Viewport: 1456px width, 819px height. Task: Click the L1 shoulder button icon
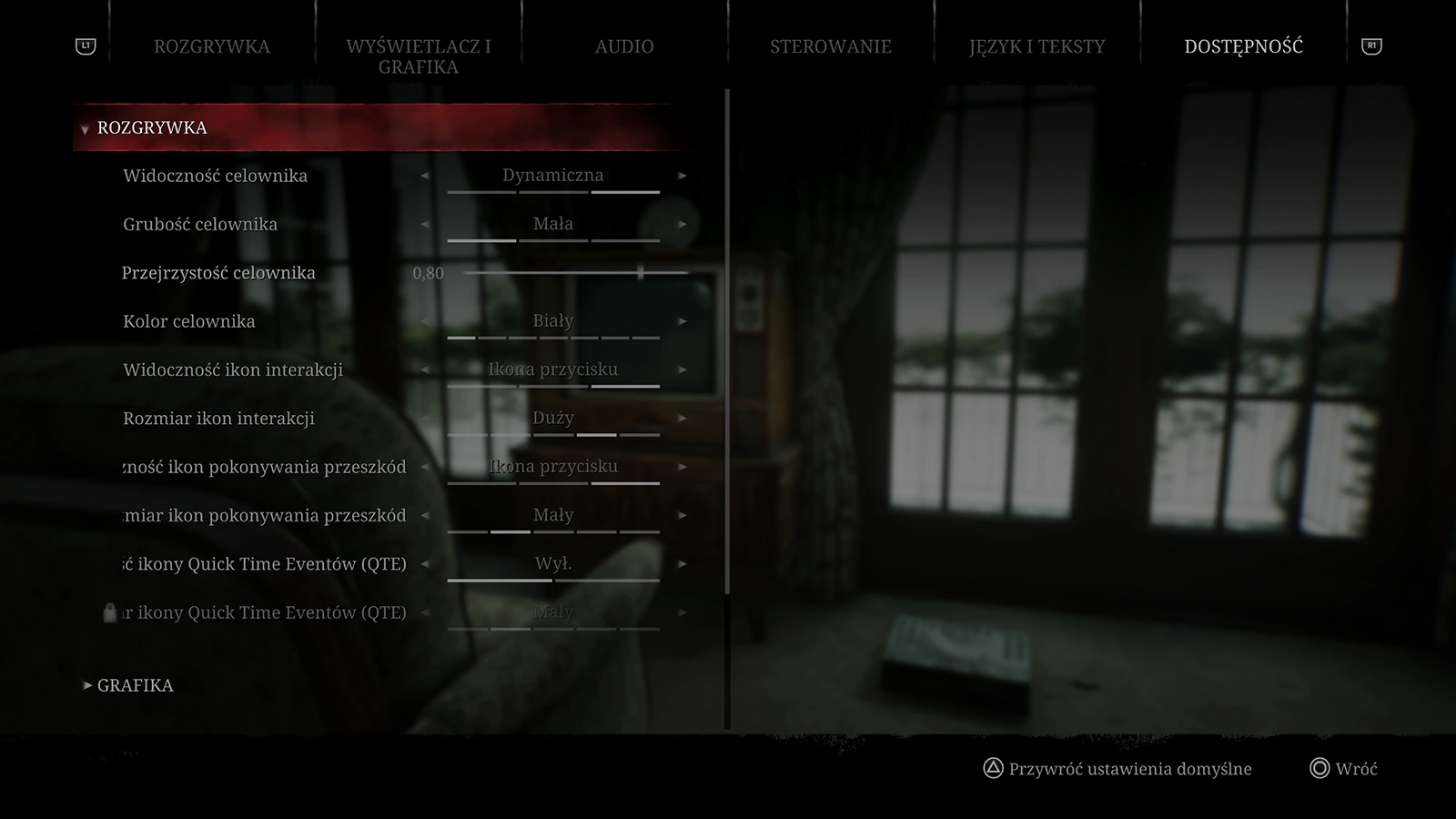point(84,44)
